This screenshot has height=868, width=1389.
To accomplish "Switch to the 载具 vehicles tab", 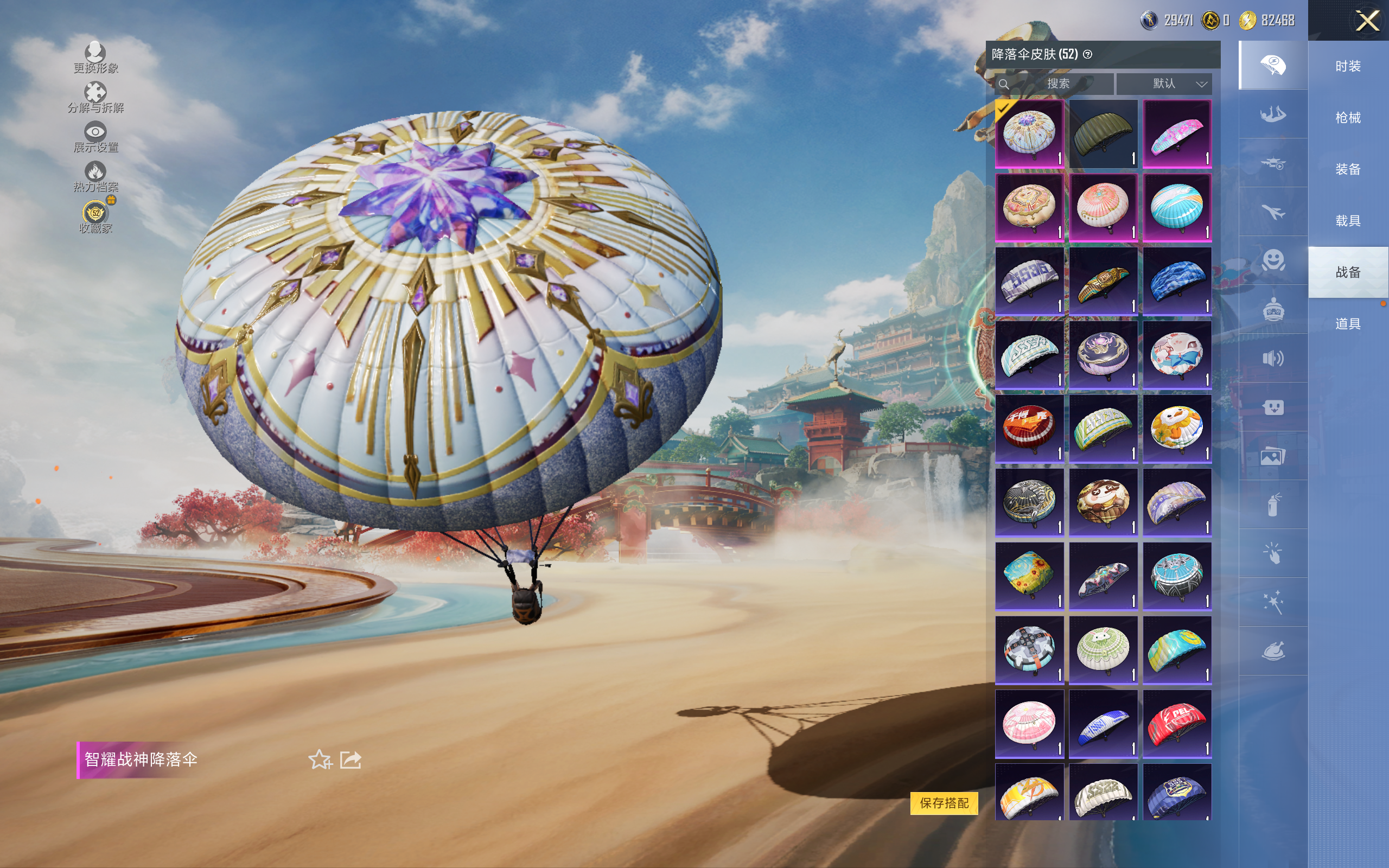I will (x=1348, y=221).
